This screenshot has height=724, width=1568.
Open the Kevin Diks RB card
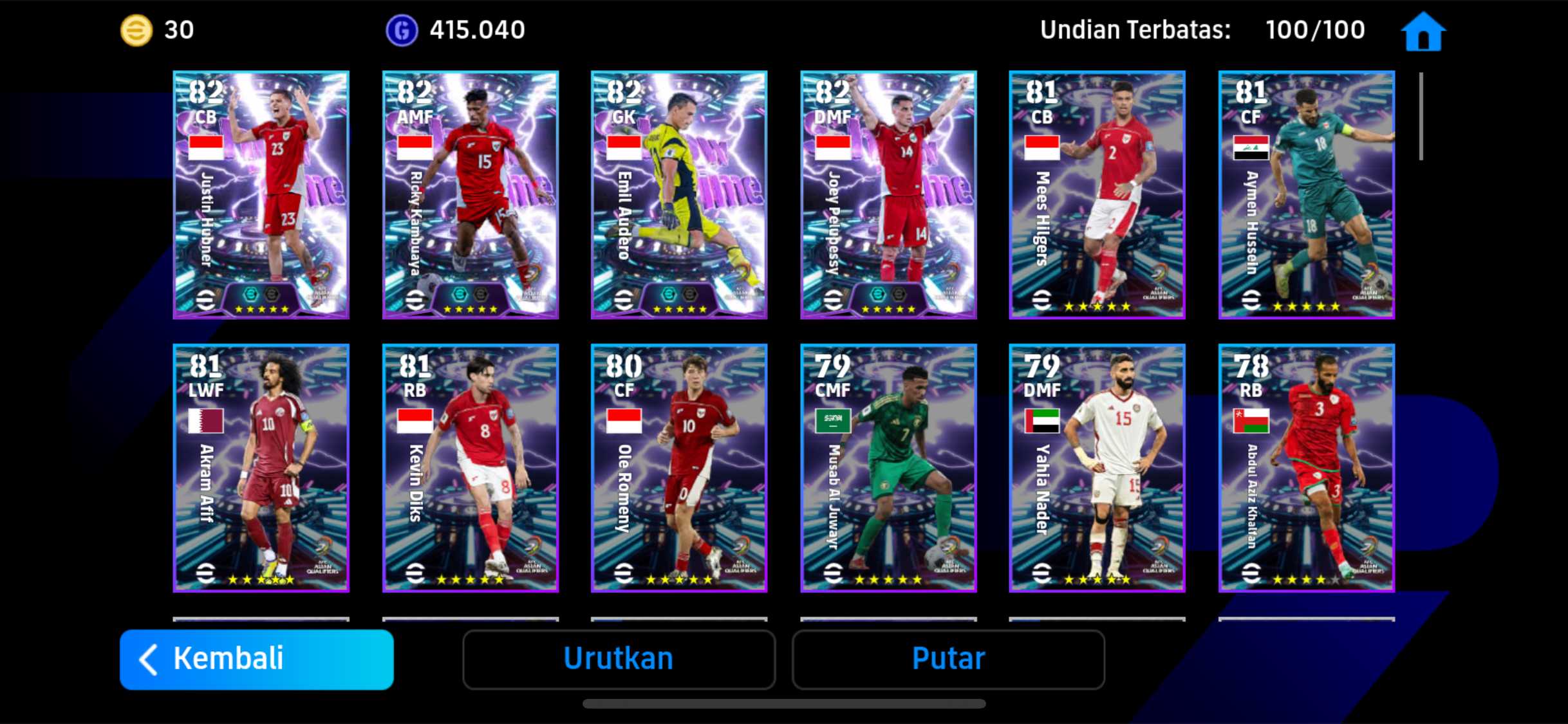(x=470, y=468)
